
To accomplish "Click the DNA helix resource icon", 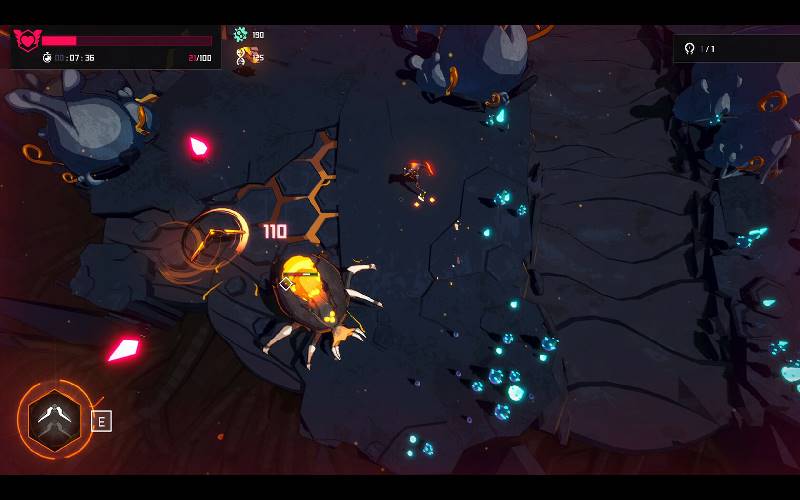I will [240, 57].
